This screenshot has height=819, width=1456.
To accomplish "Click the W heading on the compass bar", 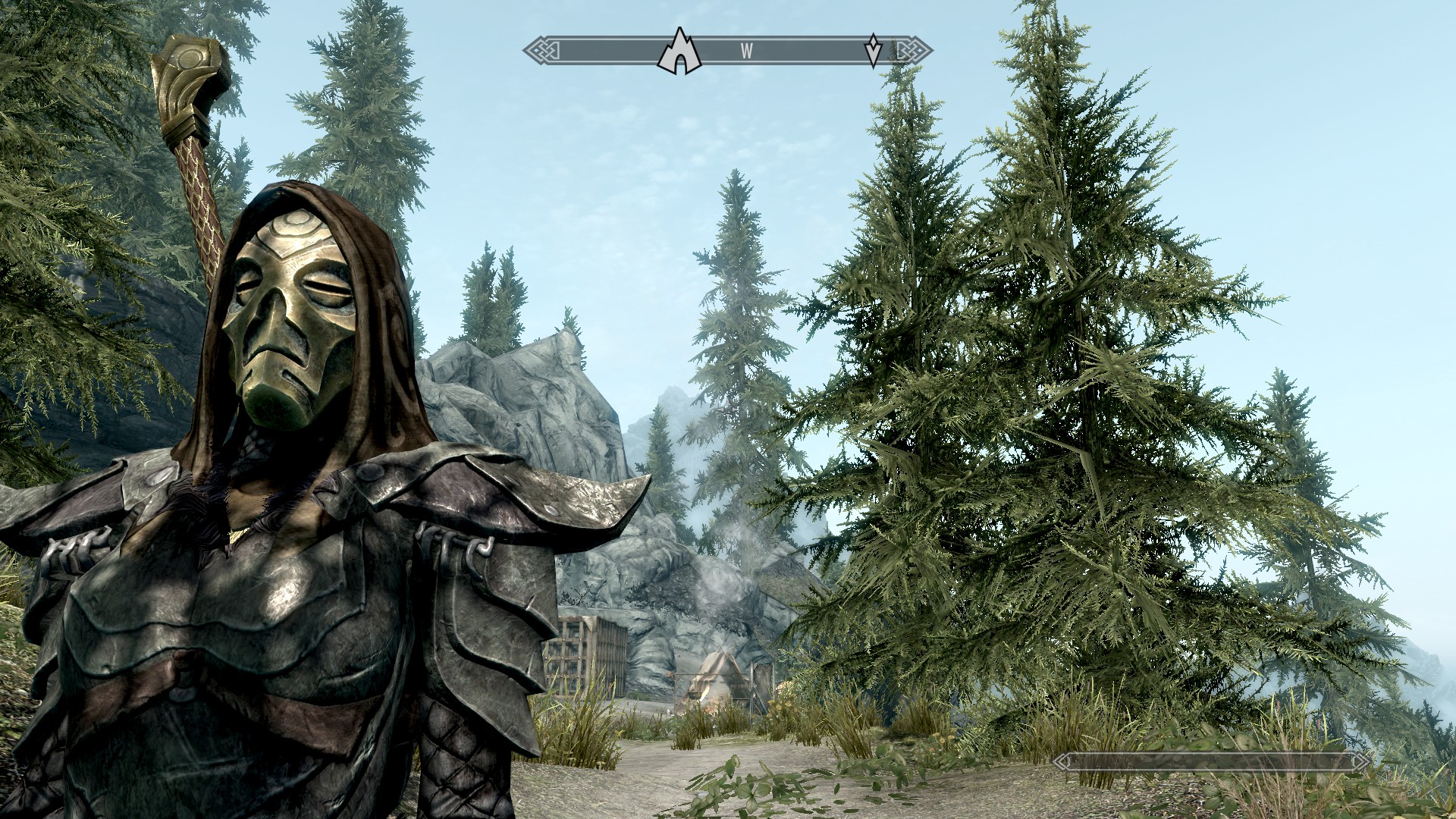I will click(x=747, y=52).
